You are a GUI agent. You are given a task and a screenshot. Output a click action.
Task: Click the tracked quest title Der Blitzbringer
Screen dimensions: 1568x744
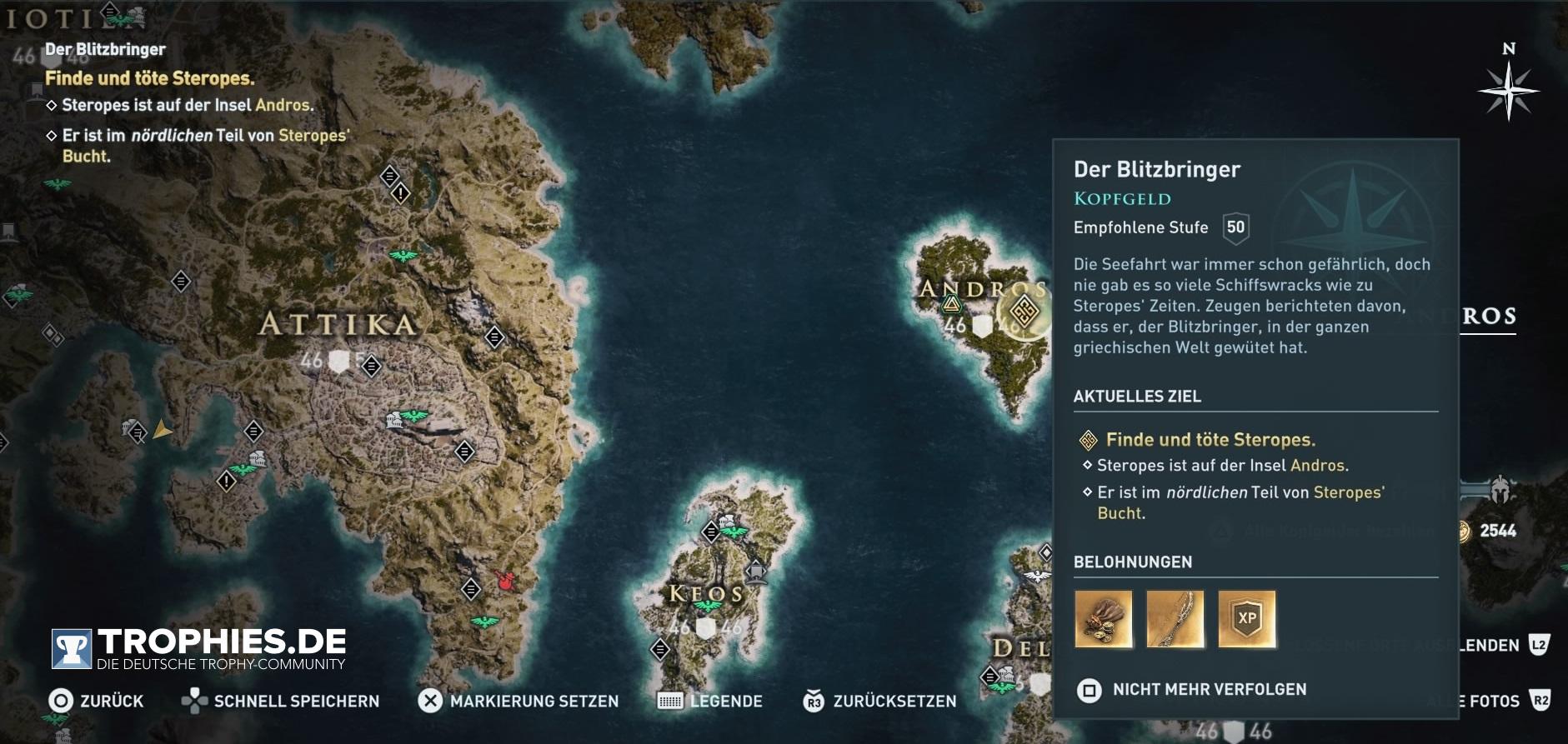[105, 49]
